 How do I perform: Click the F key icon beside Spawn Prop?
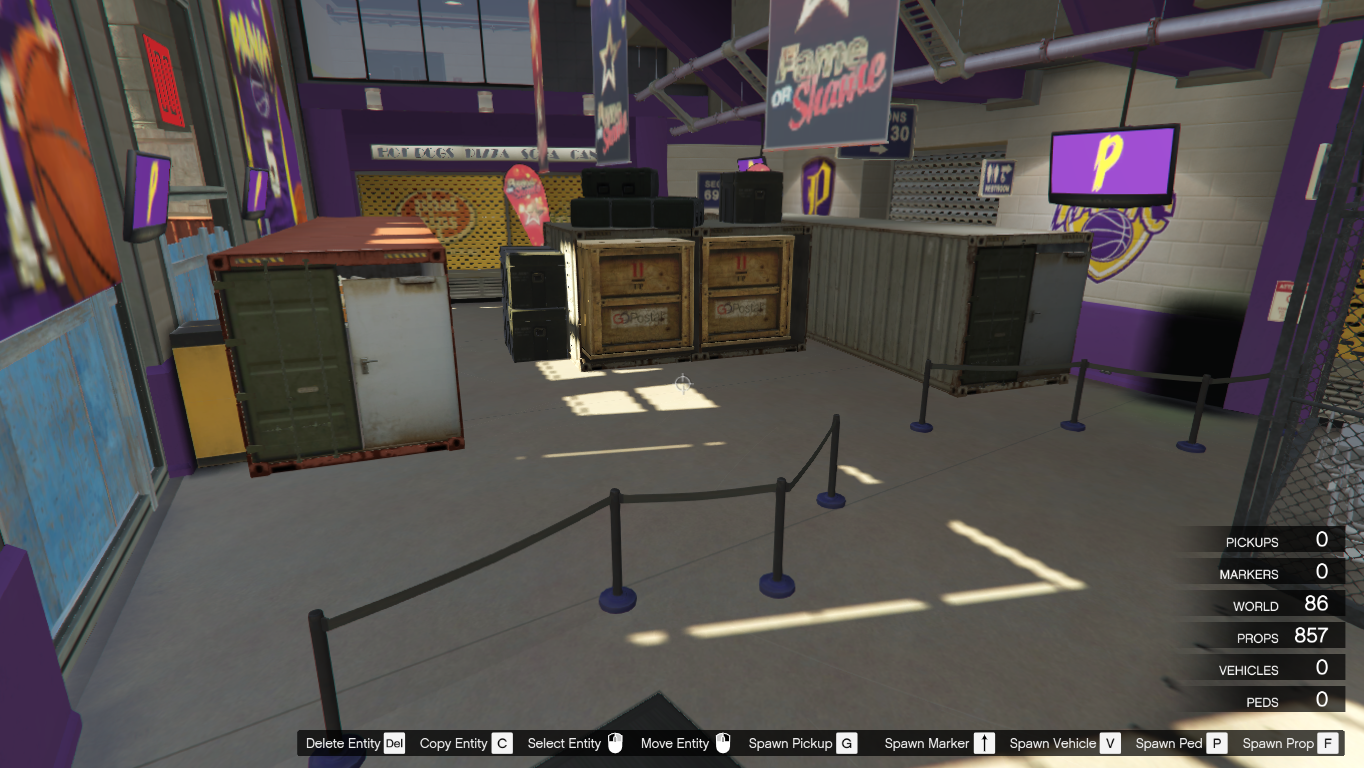tap(1326, 743)
